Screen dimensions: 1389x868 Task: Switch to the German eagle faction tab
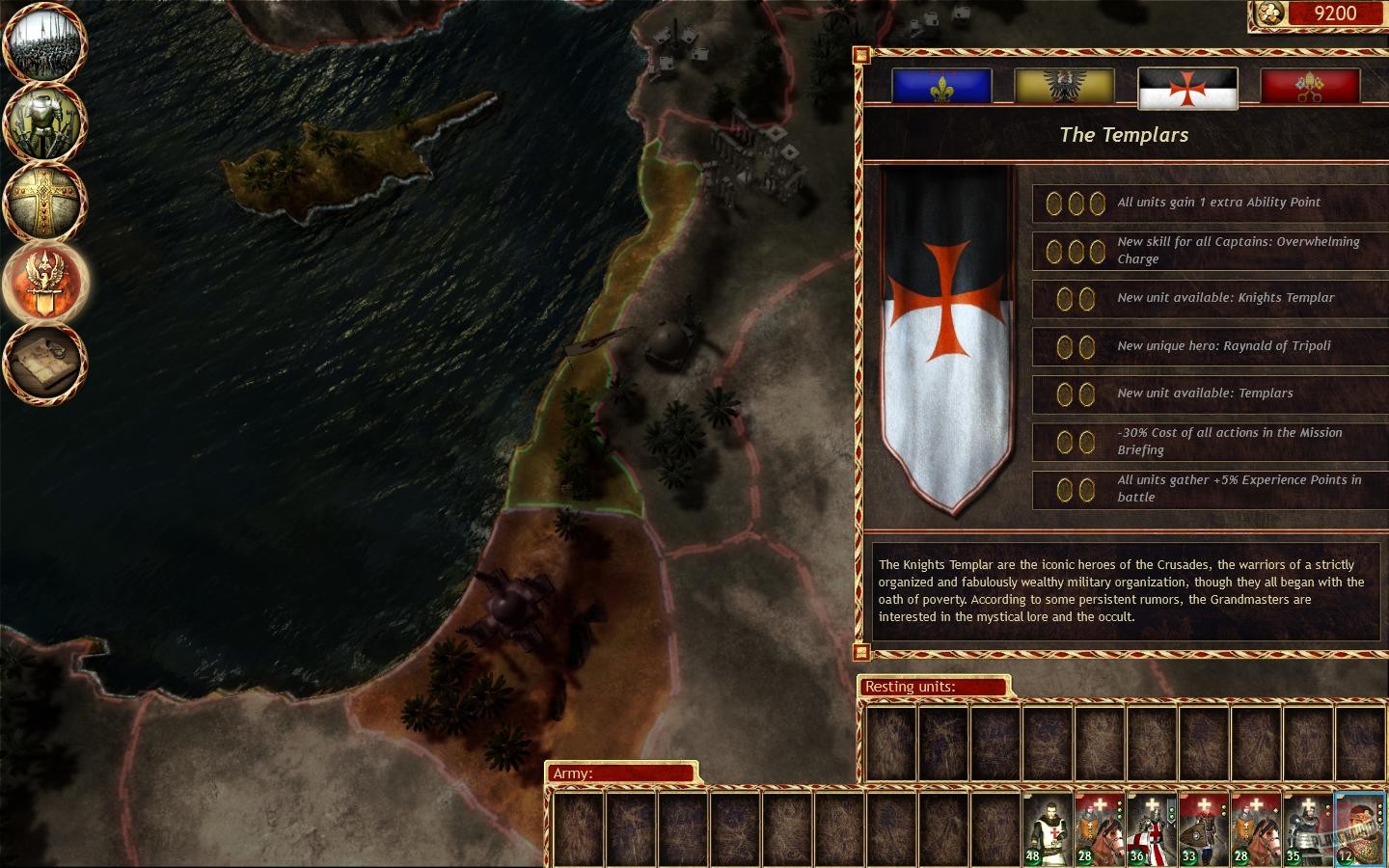pos(1064,86)
